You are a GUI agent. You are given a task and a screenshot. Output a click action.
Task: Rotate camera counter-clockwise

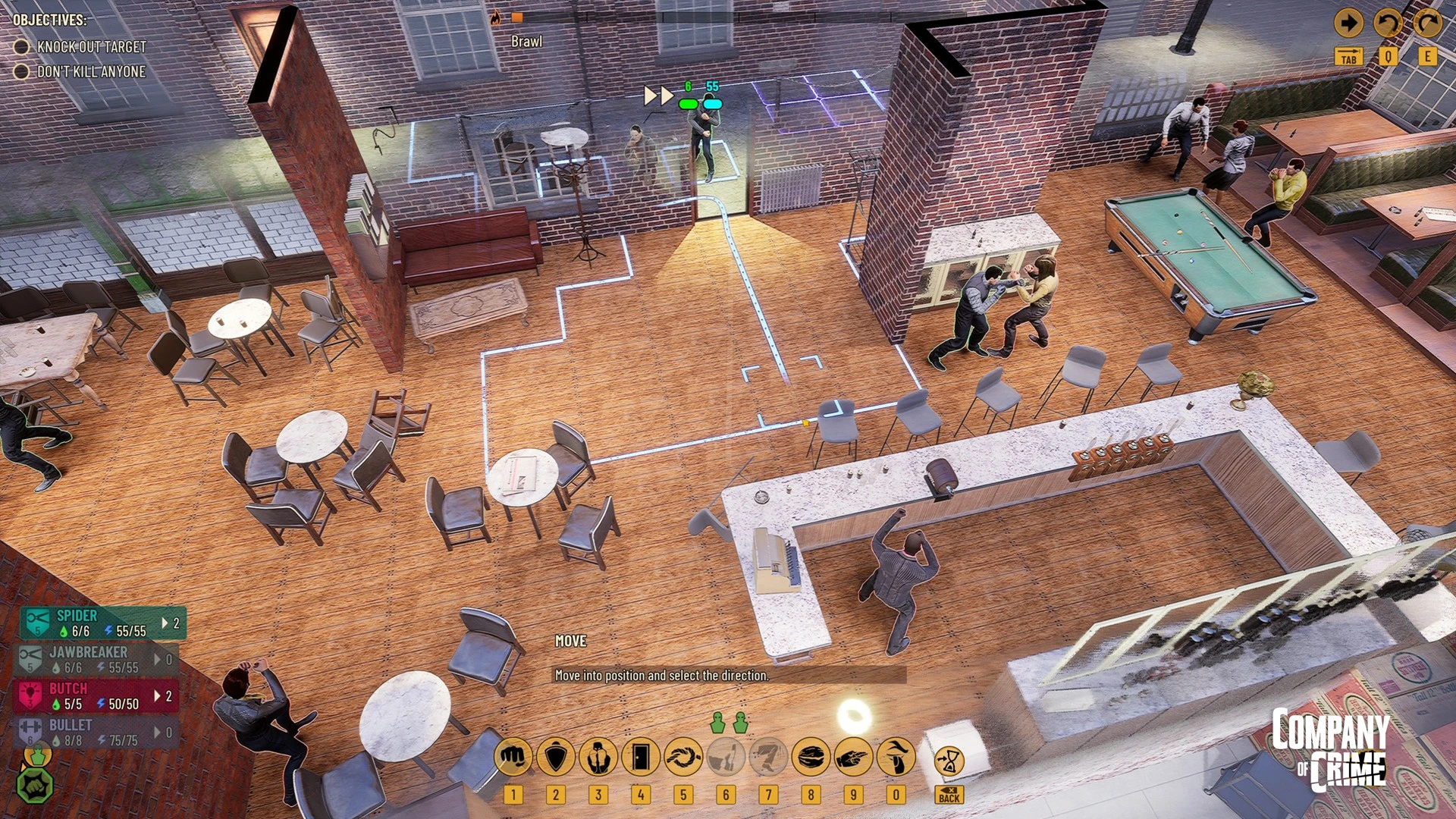coord(1388,24)
